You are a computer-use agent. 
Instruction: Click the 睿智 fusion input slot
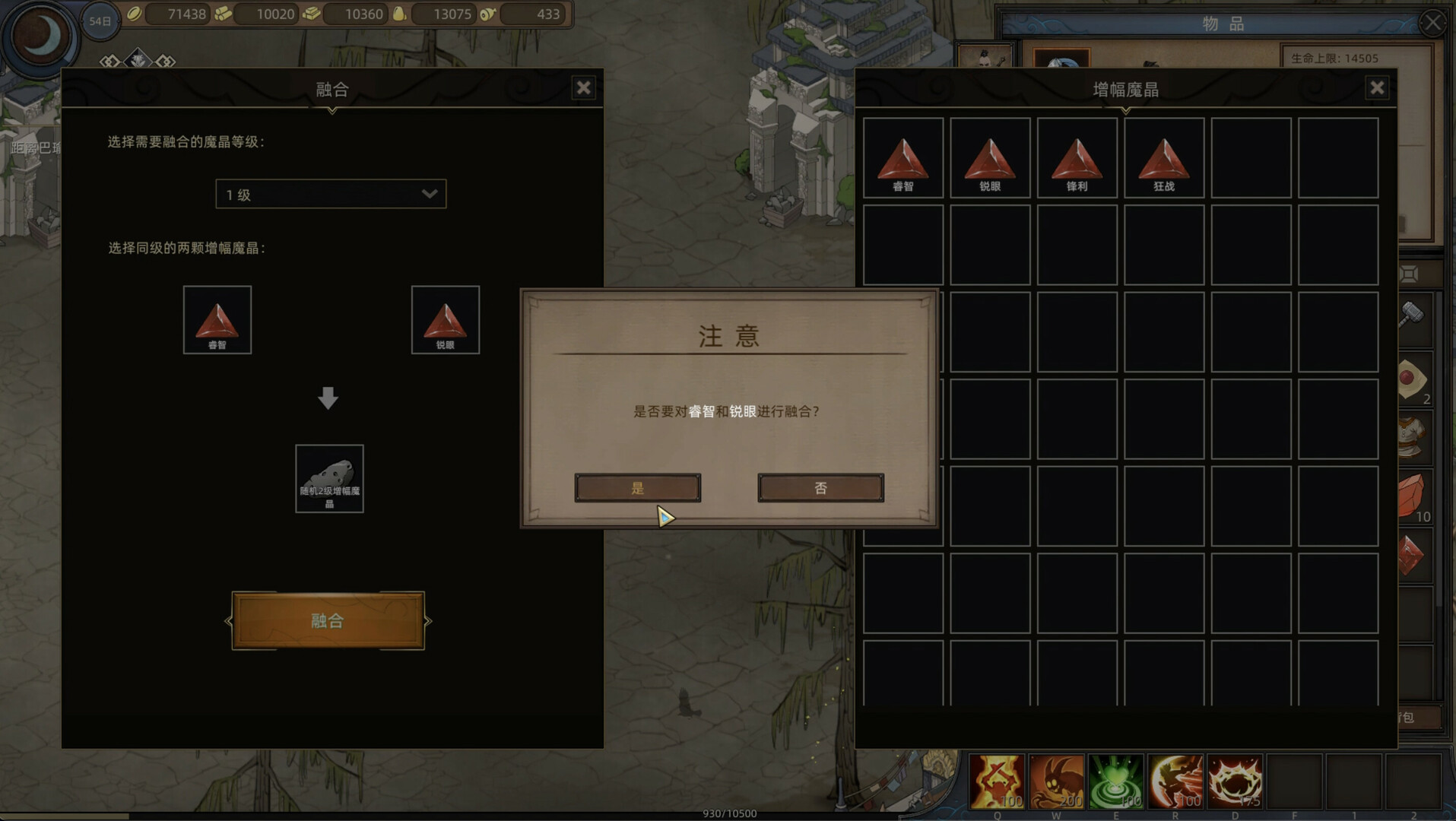[x=217, y=320]
